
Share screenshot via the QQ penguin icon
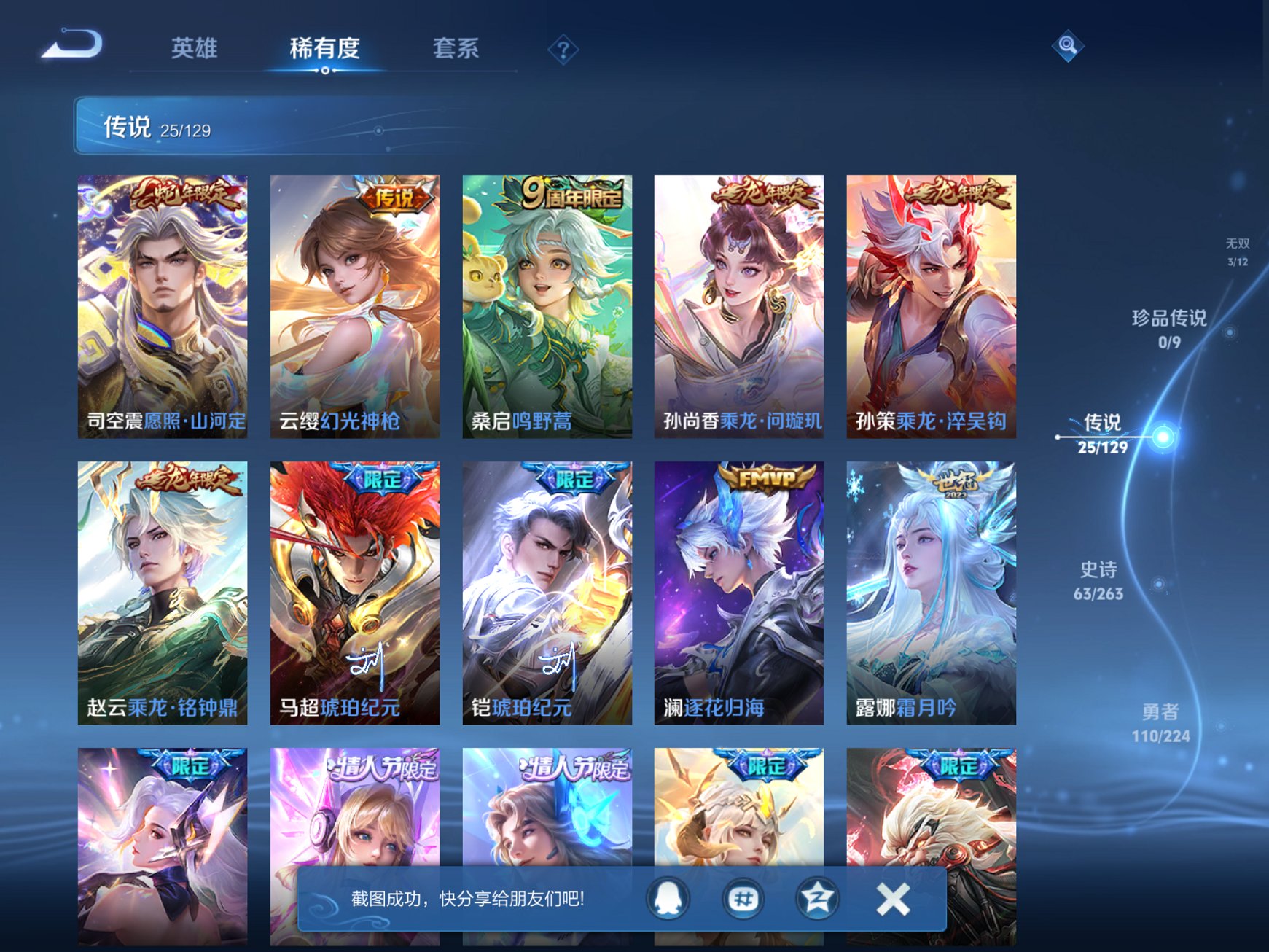point(667,898)
